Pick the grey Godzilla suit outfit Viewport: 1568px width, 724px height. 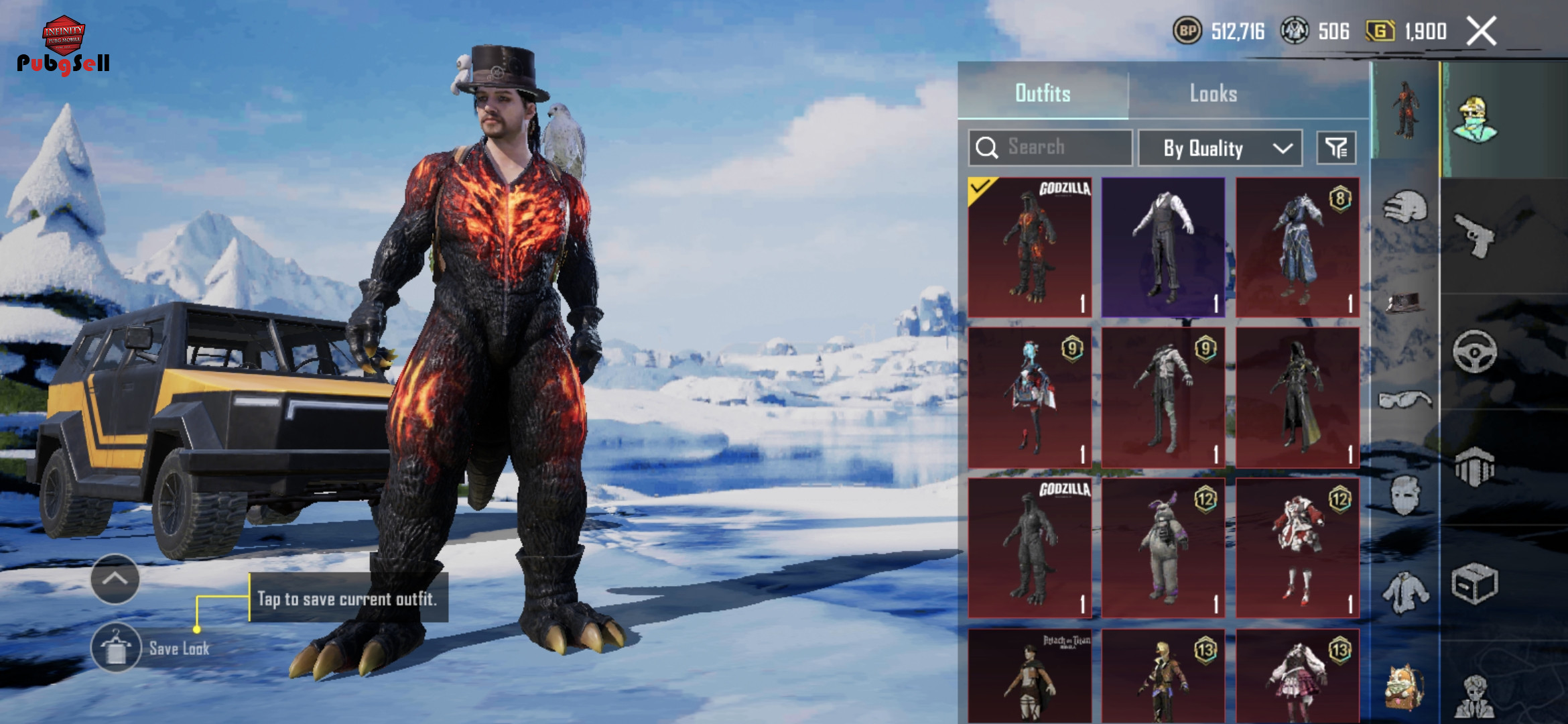(1030, 548)
